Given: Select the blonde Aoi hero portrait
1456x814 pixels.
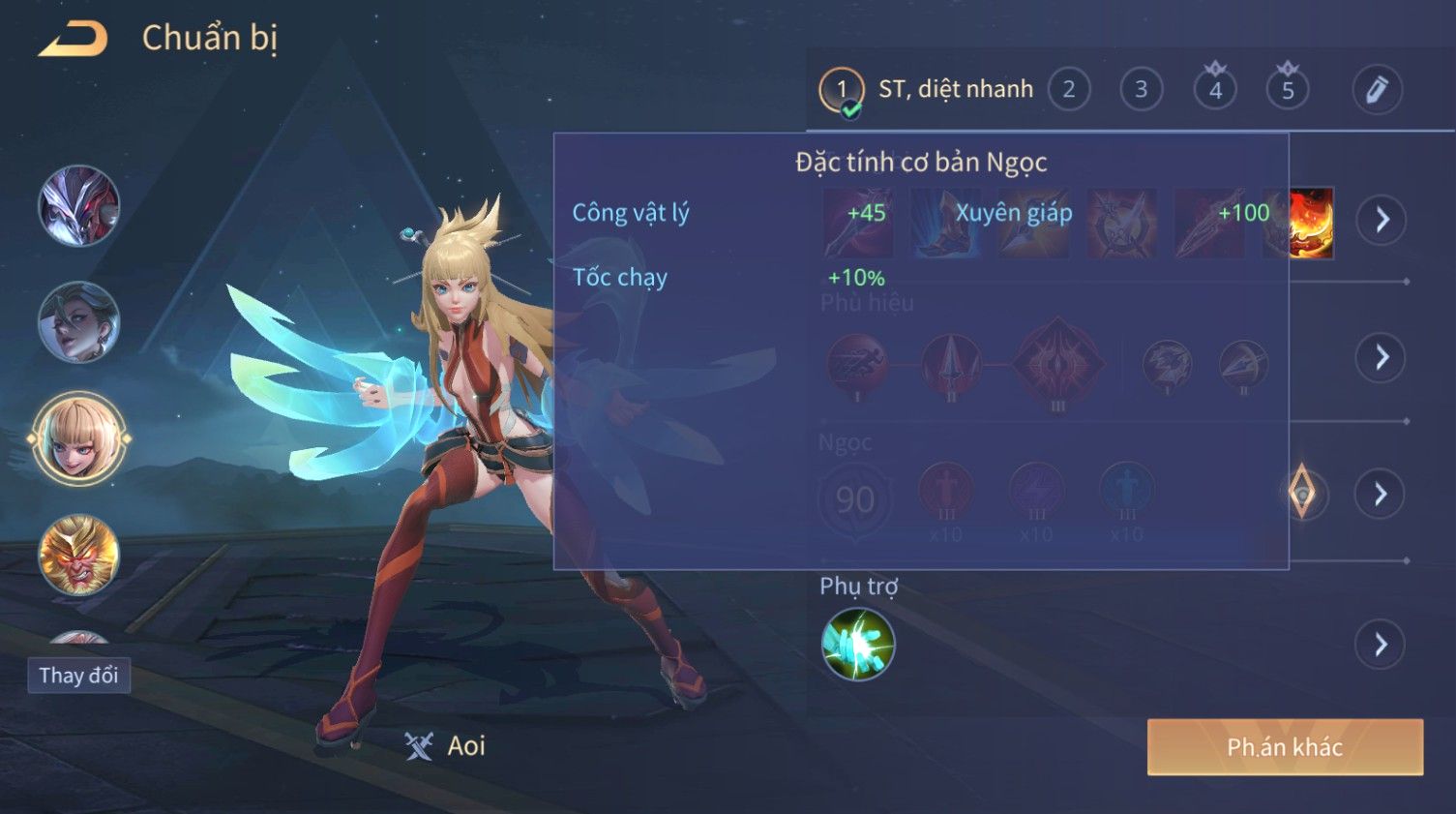Looking at the screenshot, I should pyautogui.click(x=79, y=439).
